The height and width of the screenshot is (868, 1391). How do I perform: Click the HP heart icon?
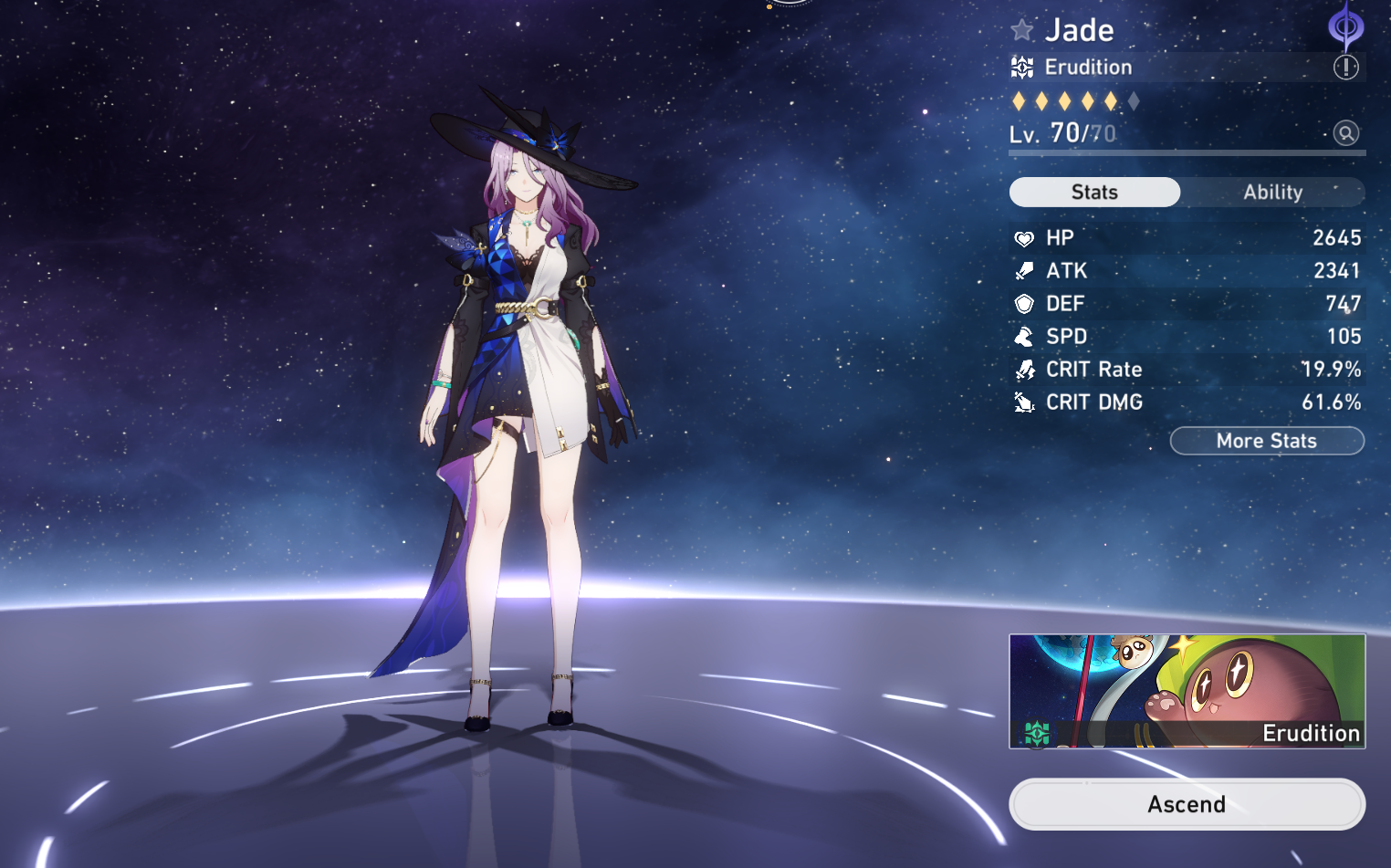pyautogui.click(x=1026, y=237)
